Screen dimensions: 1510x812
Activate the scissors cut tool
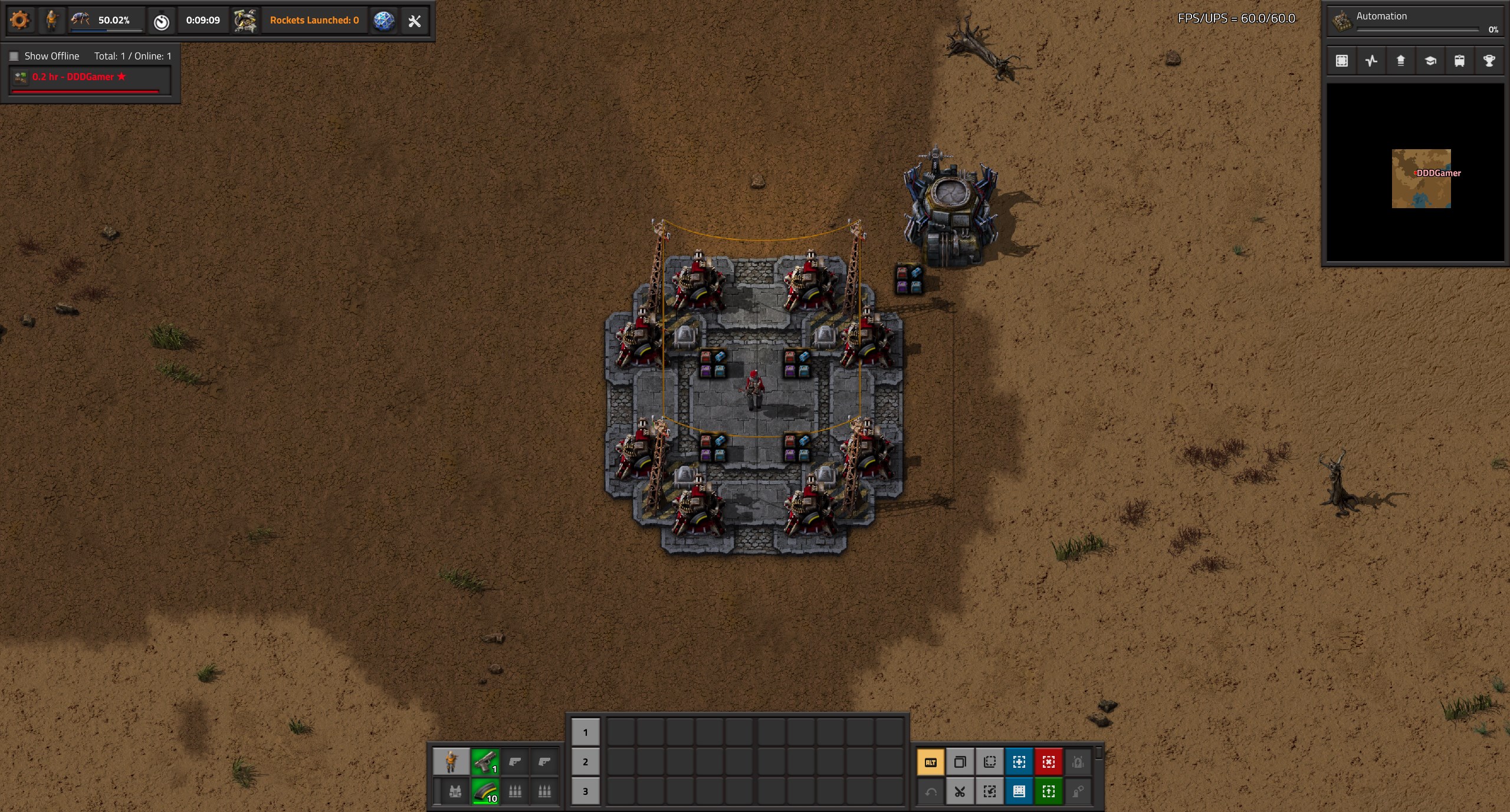pyautogui.click(x=960, y=792)
